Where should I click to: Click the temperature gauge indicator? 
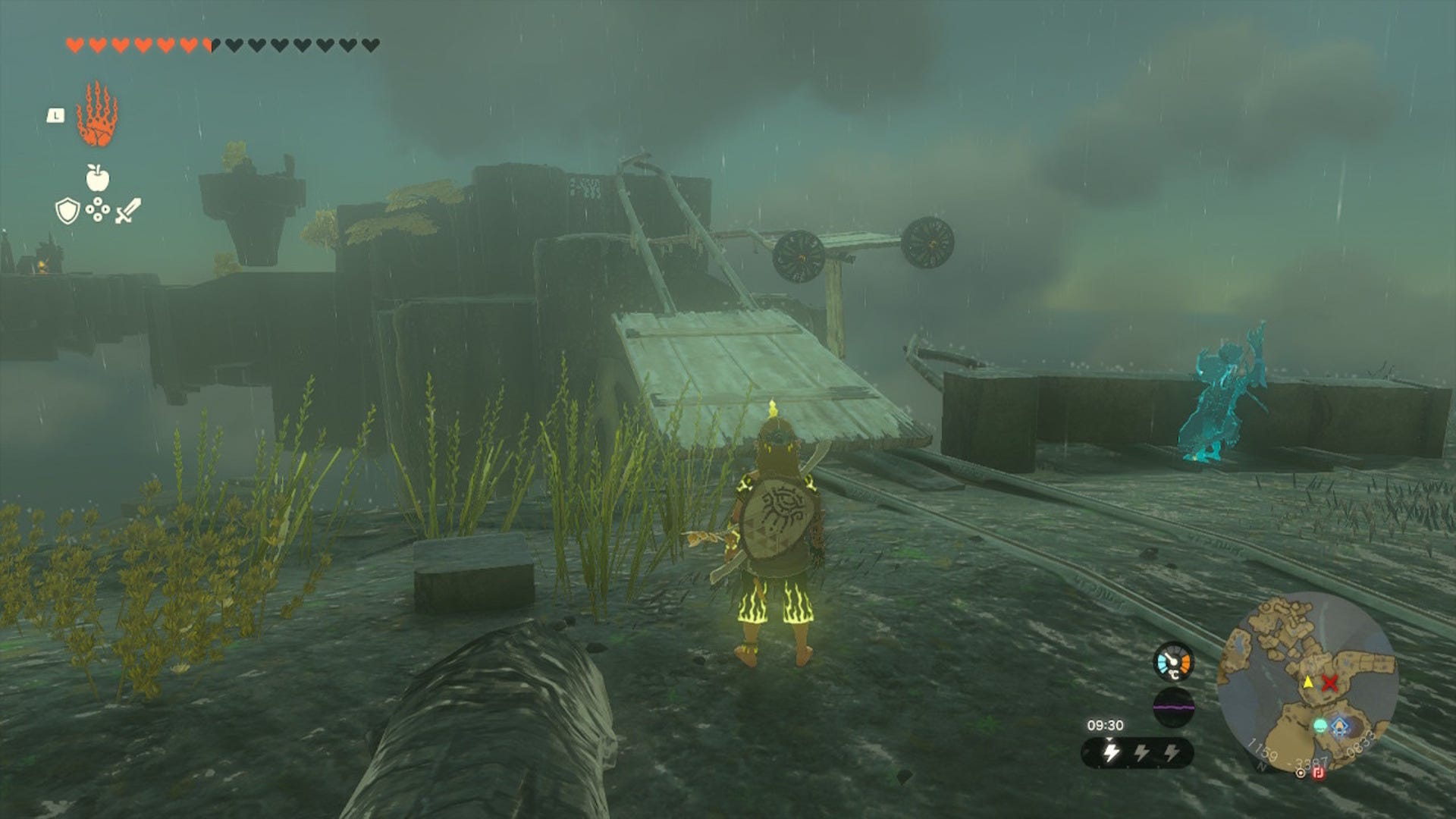pyautogui.click(x=1173, y=662)
